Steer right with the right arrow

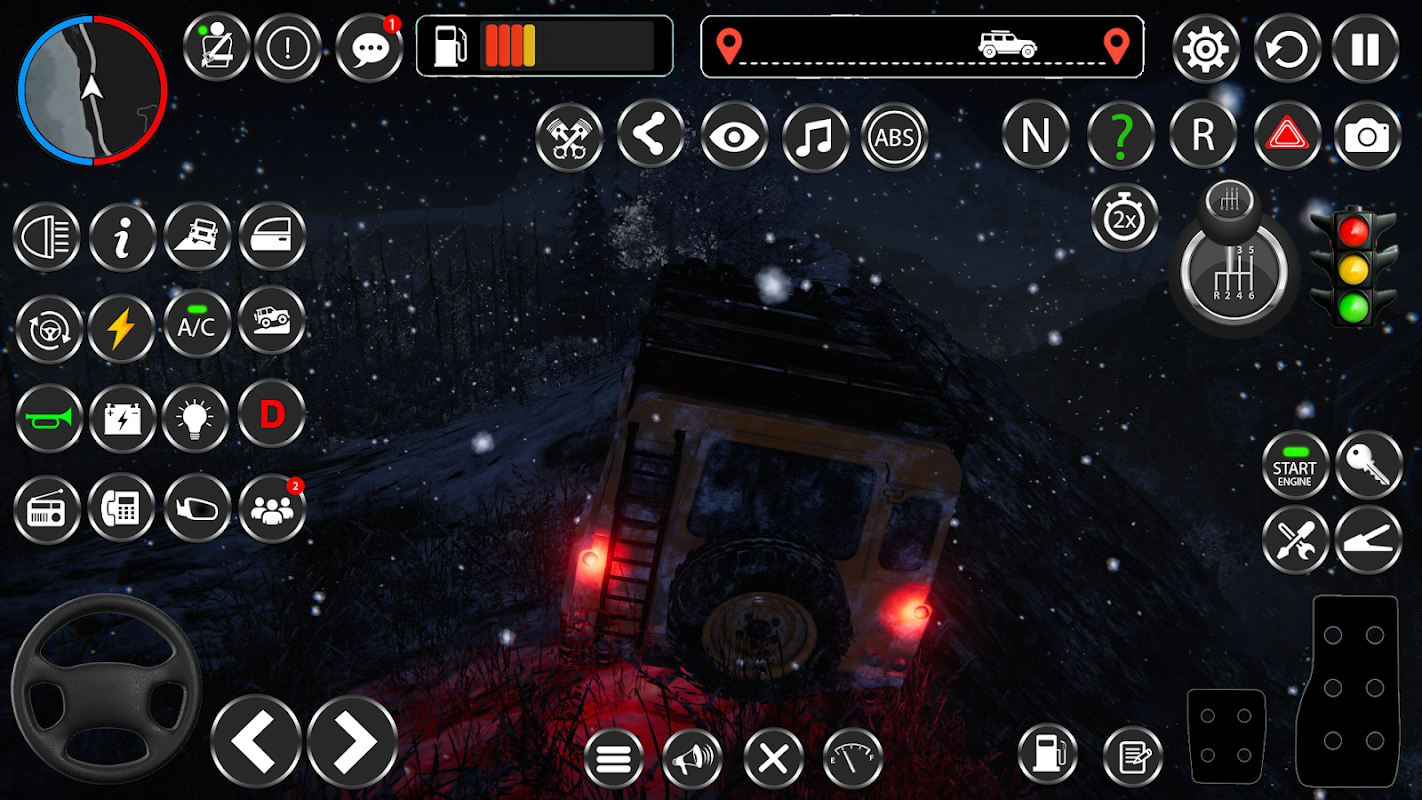352,741
